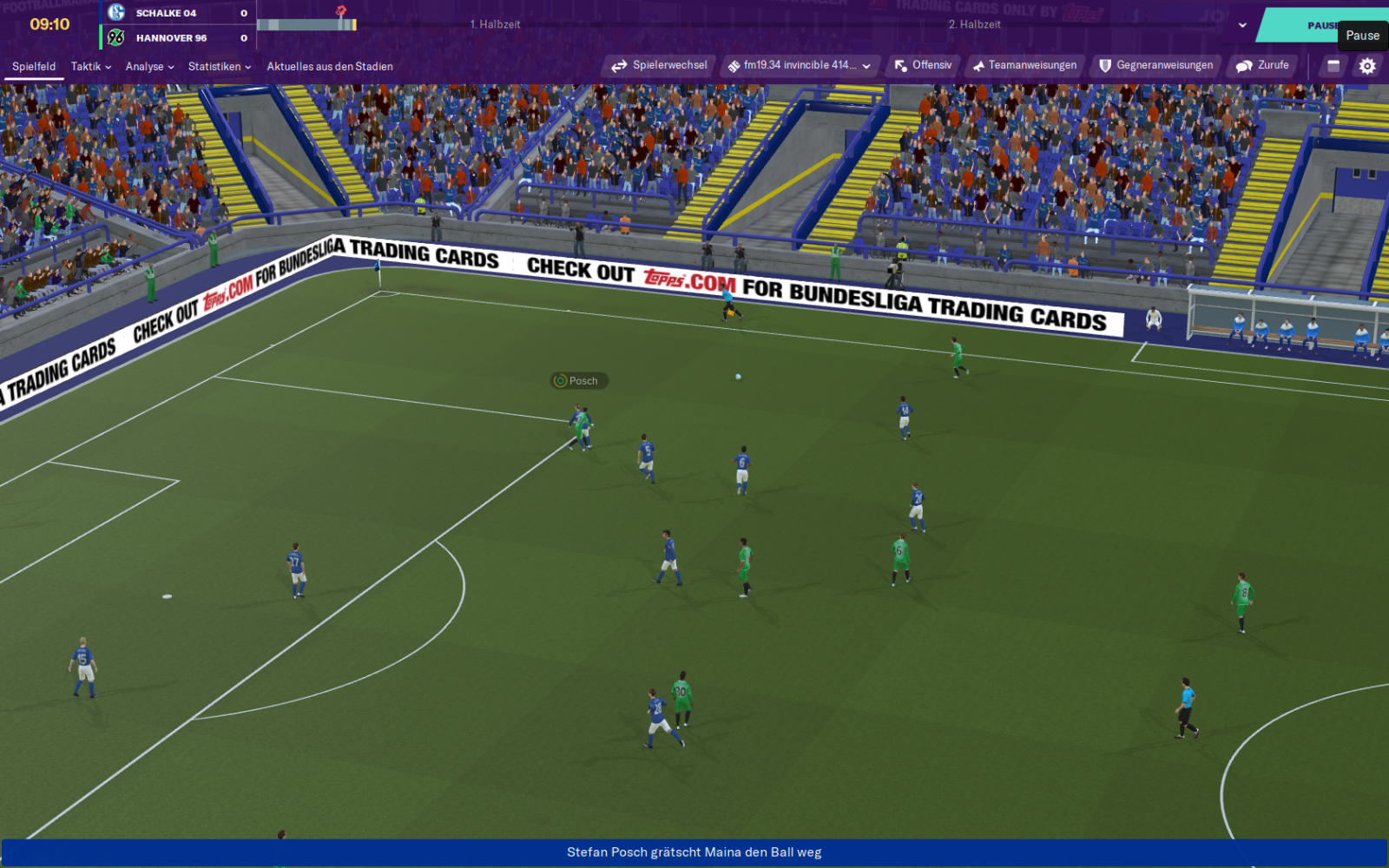
Task: Show Aktuelles aus den Stadien
Action: (330, 67)
